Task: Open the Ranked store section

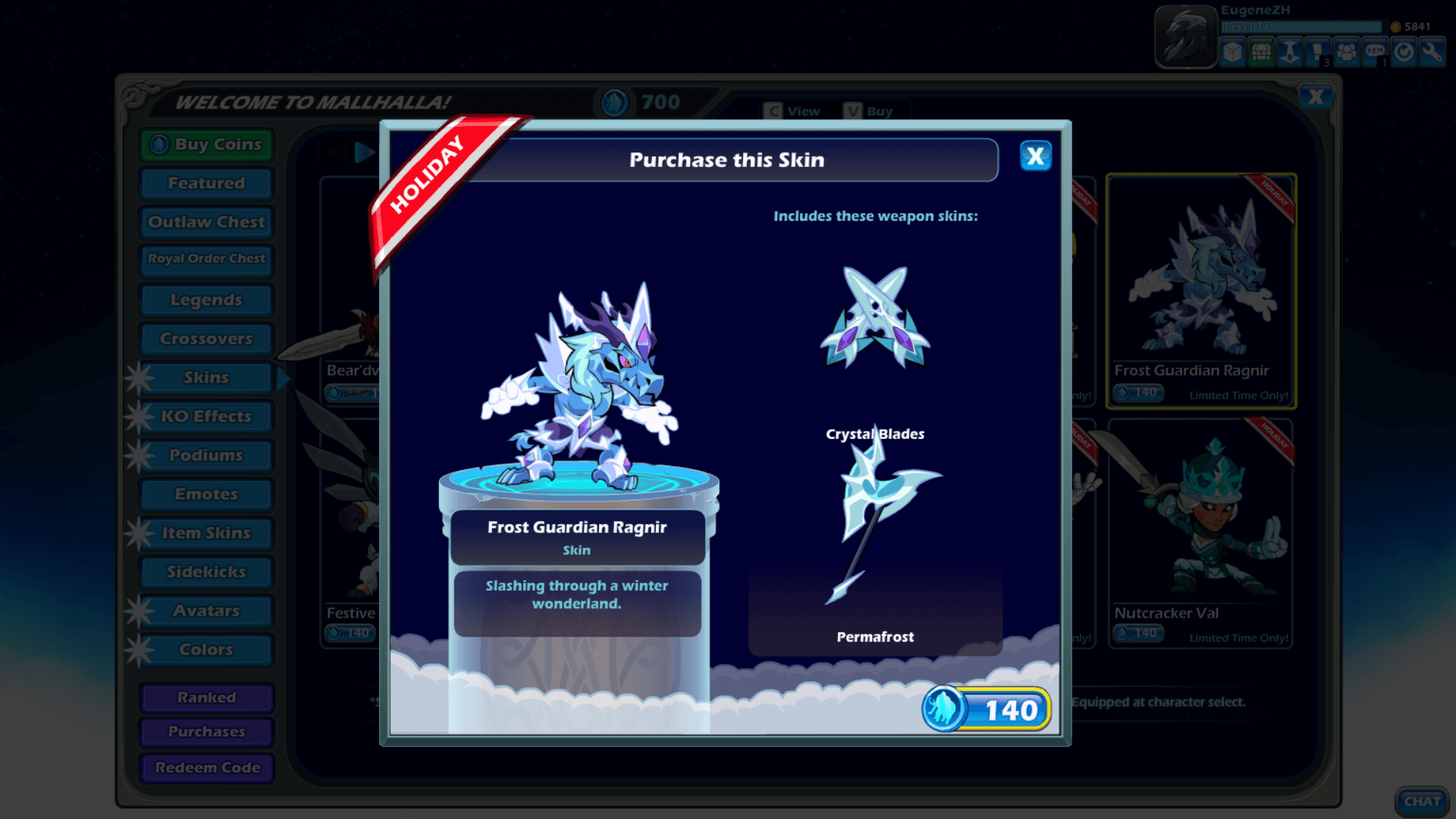Action: coord(206,698)
